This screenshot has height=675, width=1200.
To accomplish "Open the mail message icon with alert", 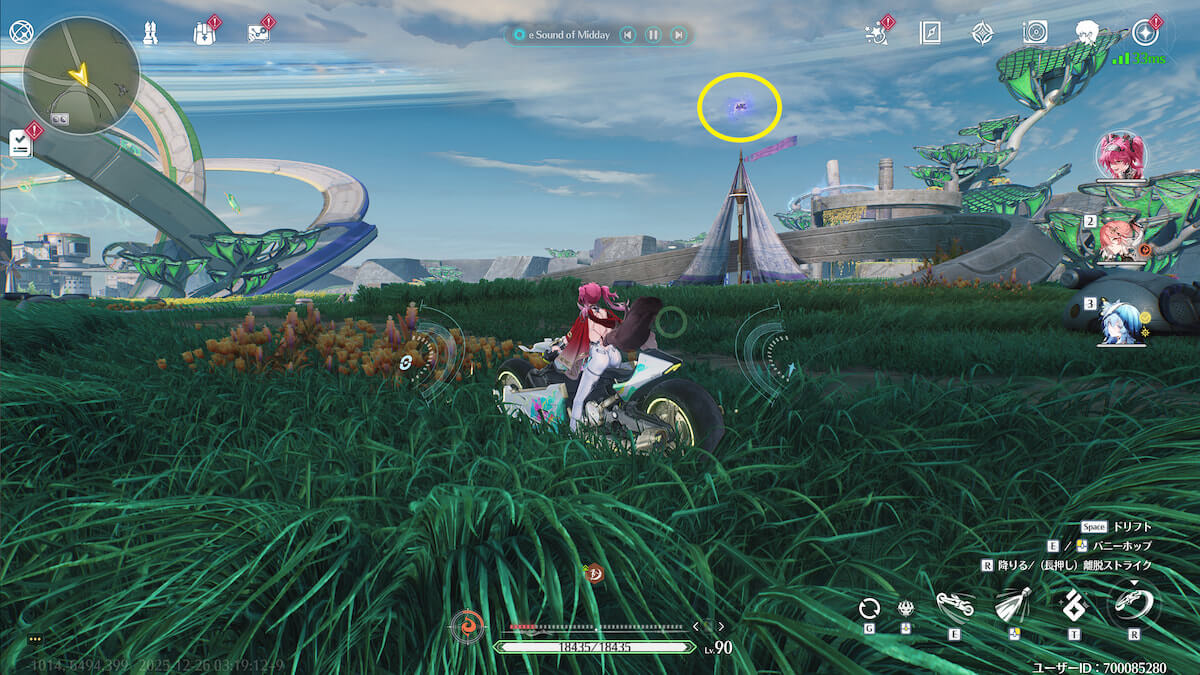I will point(258,32).
